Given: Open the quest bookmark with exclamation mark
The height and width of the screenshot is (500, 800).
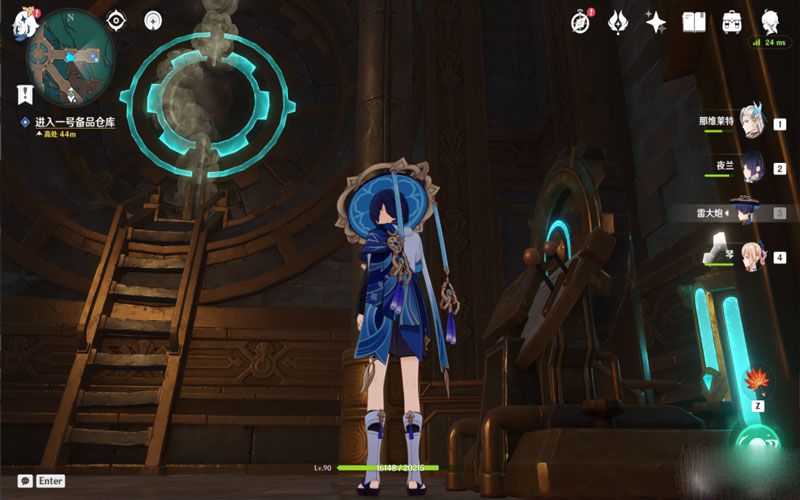Looking at the screenshot, I should pos(24,94).
